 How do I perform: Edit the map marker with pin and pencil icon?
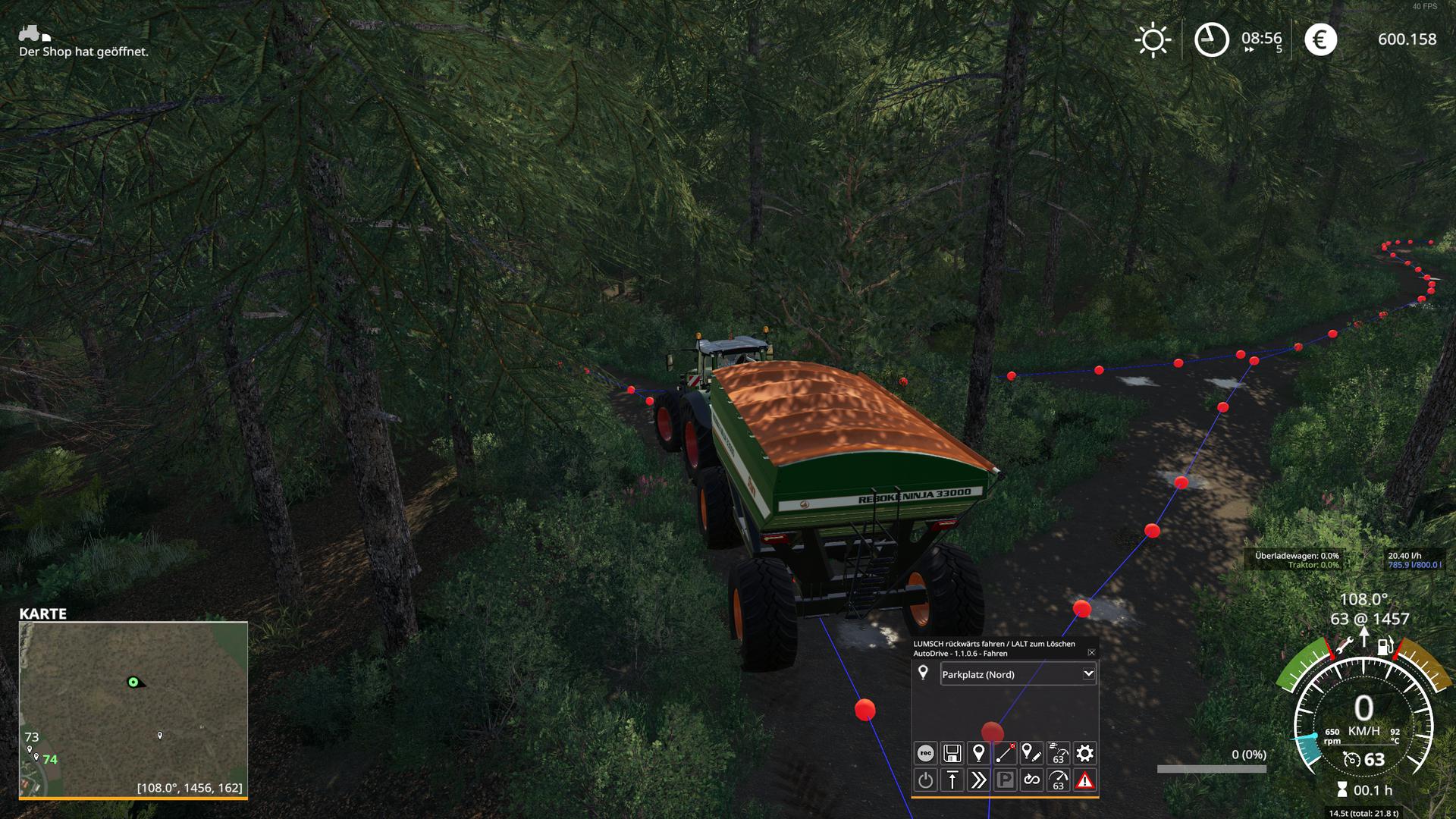1031,753
